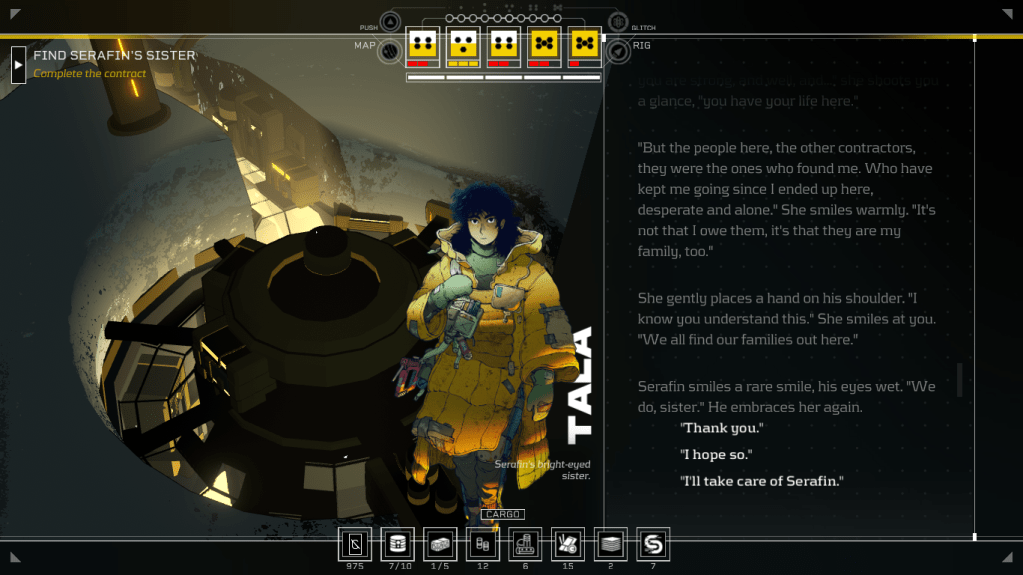Activate the PUSH triangle button
This screenshot has width=1023, height=575.
point(390,23)
